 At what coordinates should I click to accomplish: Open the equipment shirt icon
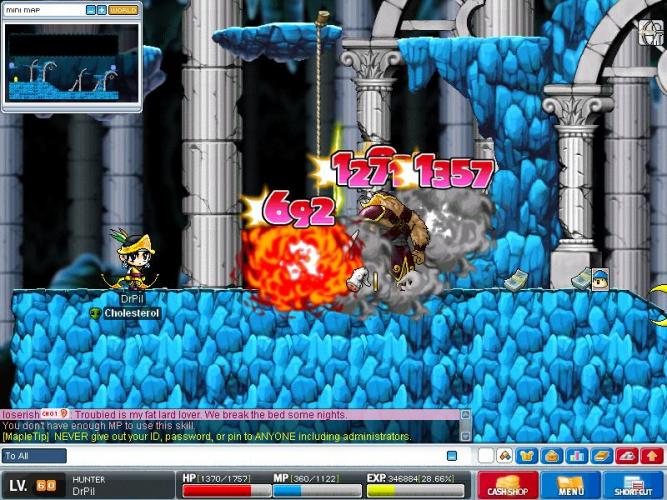coord(528,456)
